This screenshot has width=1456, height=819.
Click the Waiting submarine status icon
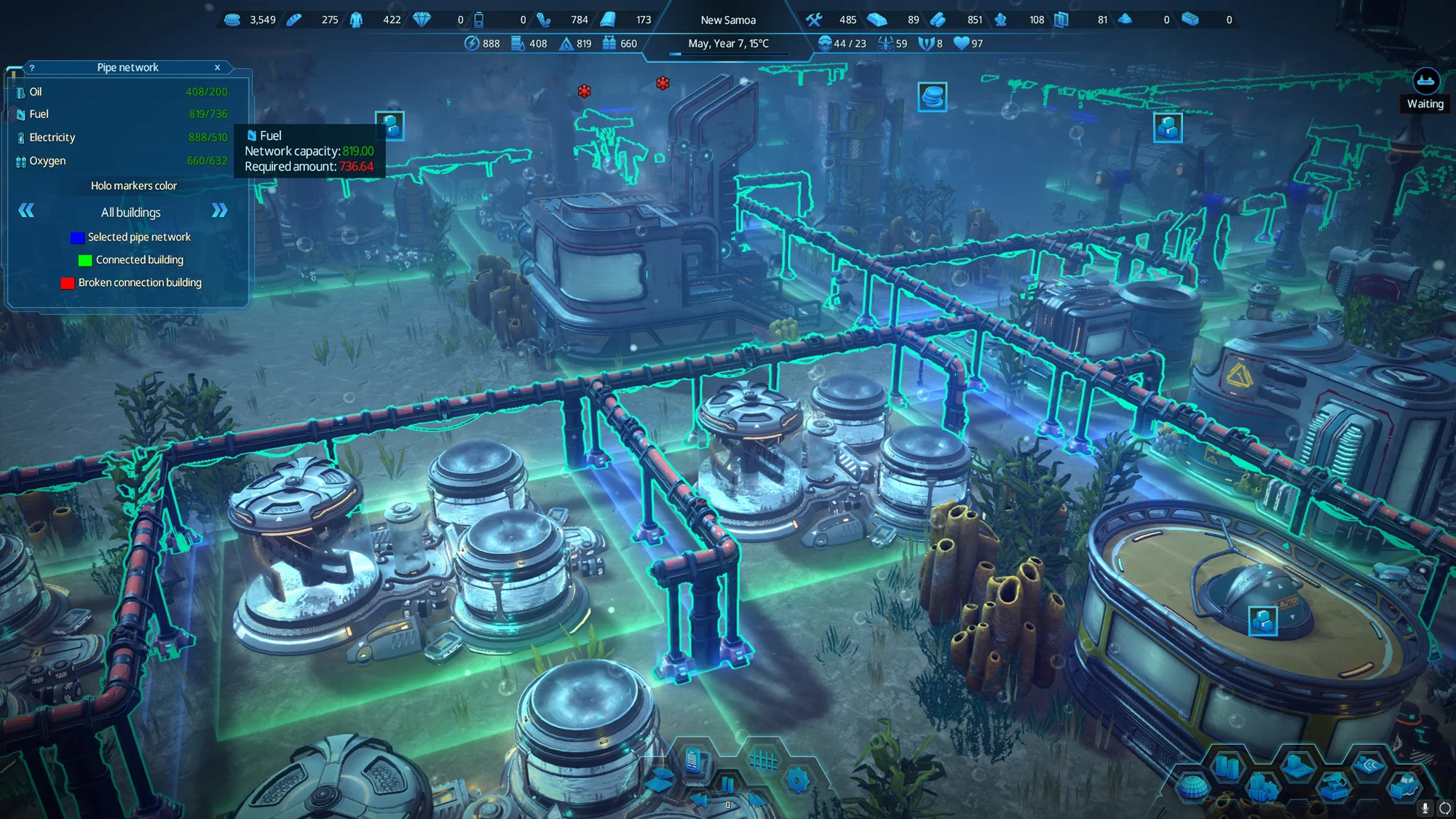1425,82
